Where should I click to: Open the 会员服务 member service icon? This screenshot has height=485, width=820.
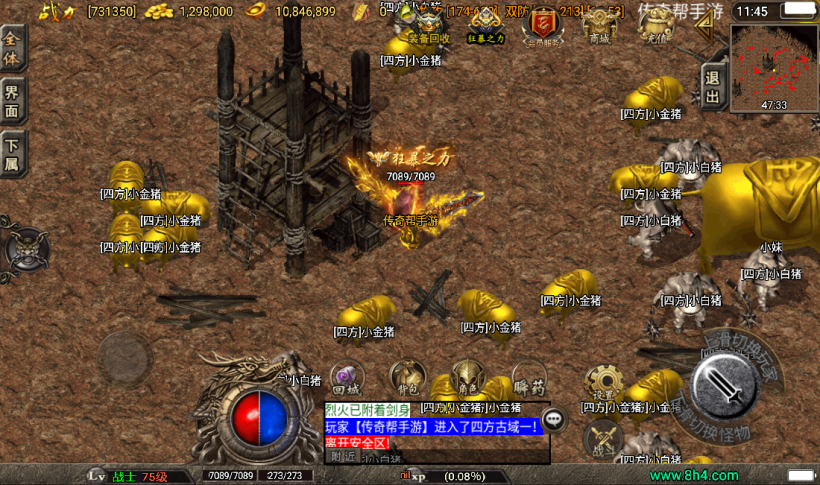click(545, 26)
